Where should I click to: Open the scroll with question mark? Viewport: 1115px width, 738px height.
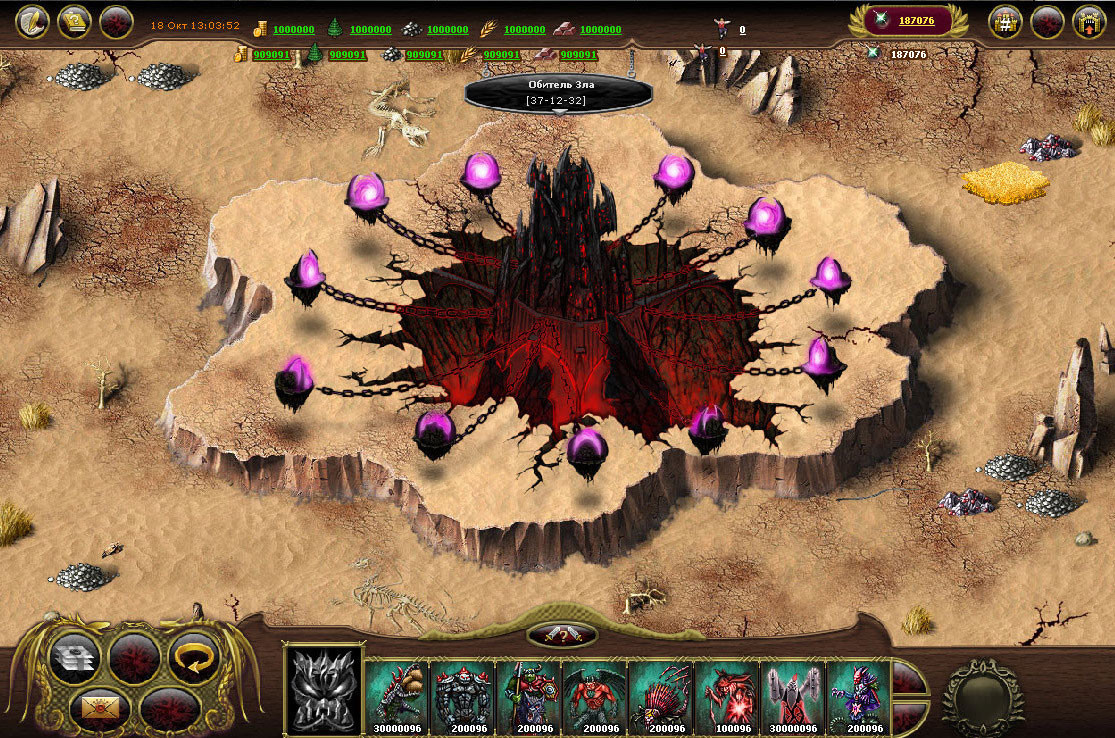pyautogui.click(x=74, y=21)
